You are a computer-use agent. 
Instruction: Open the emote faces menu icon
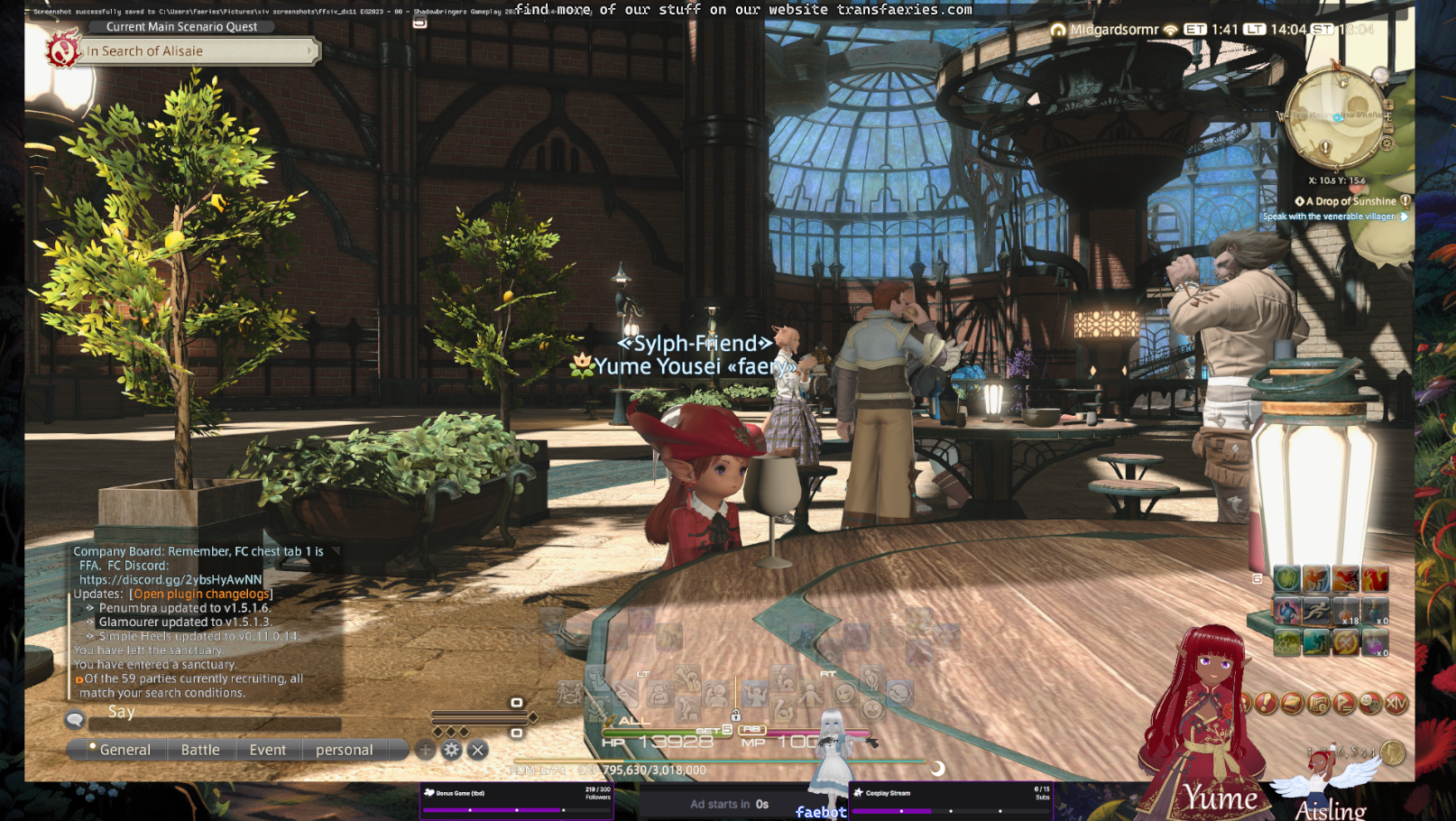(x=1370, y=703)
